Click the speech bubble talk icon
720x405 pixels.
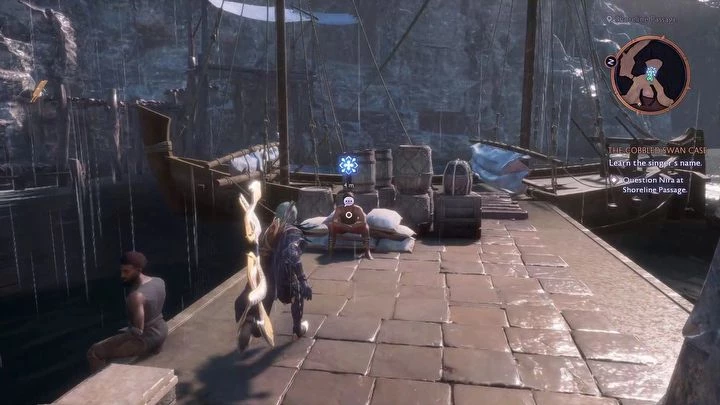(348, 201)
